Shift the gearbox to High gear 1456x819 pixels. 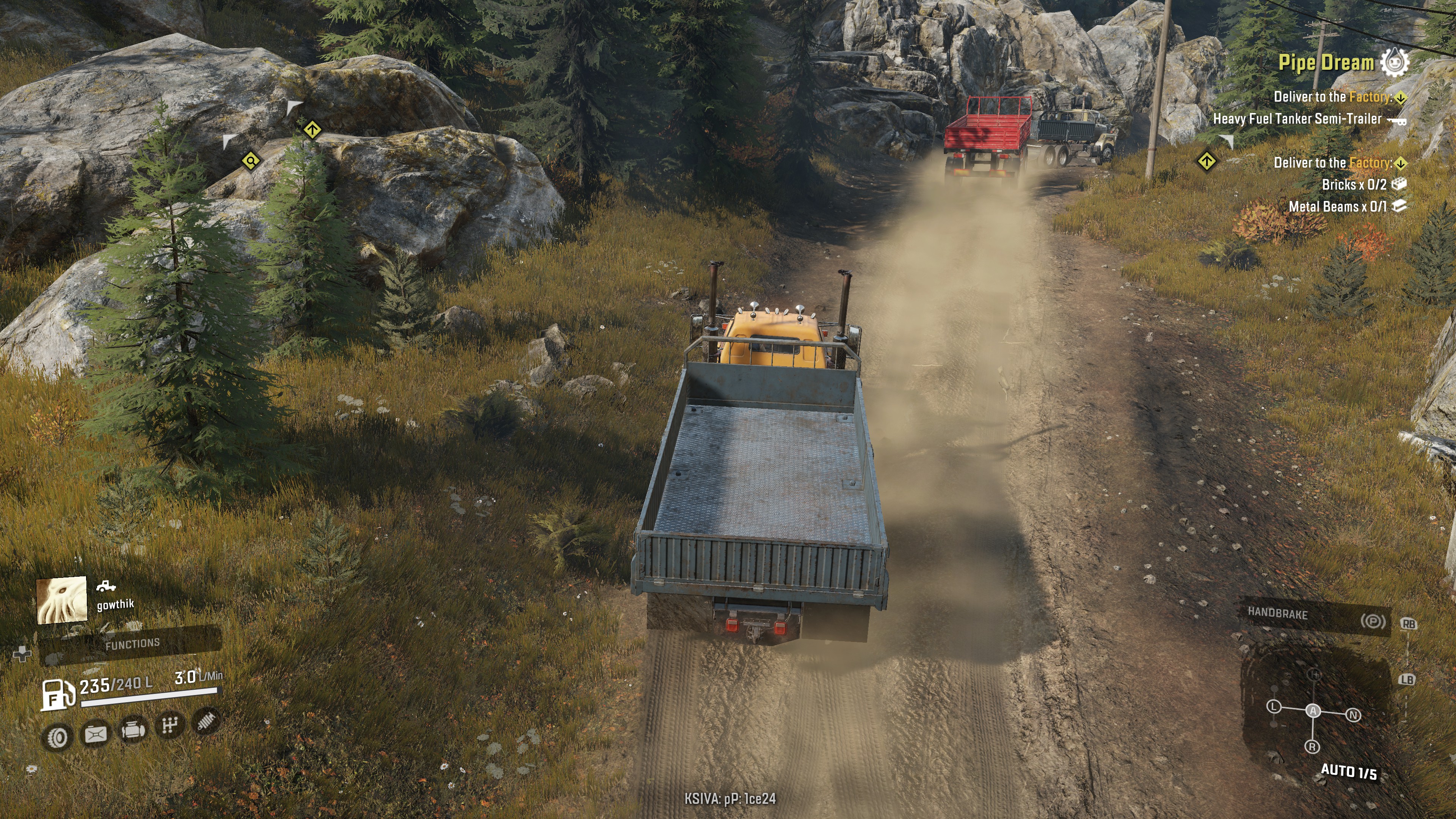point(1315,674)
